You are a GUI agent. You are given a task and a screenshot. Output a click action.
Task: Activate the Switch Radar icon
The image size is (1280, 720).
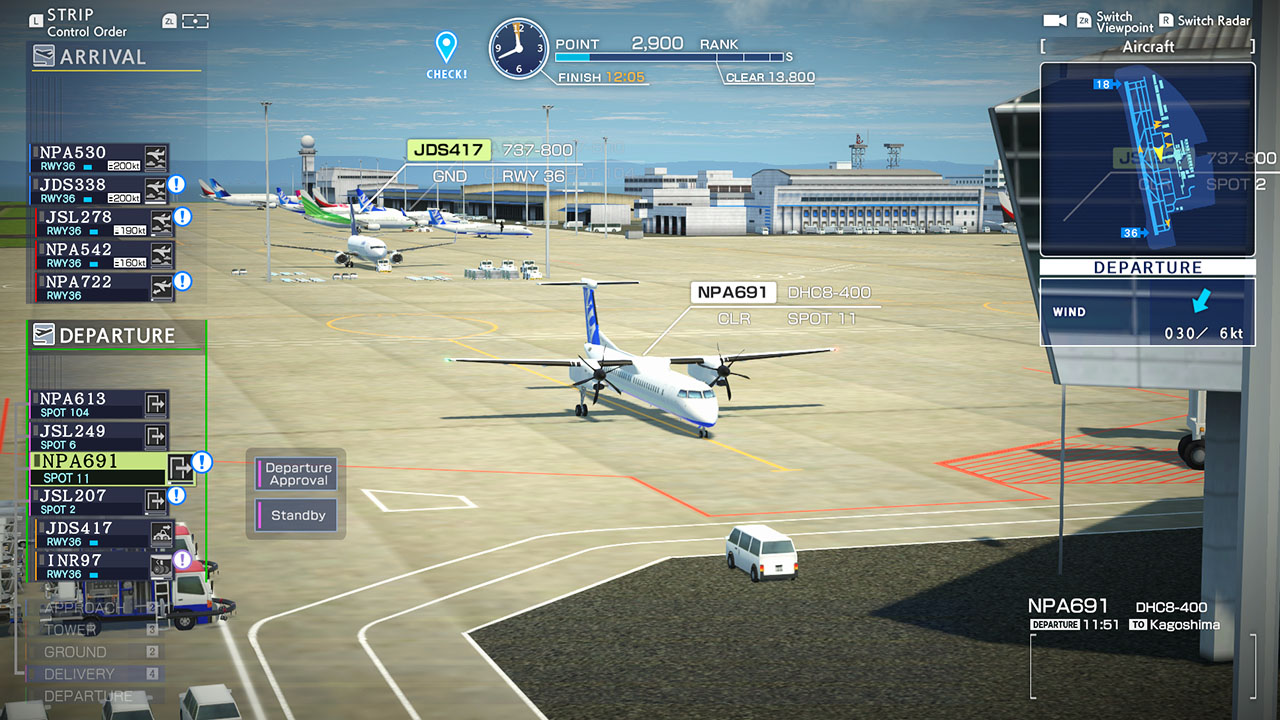(1166, 20)
